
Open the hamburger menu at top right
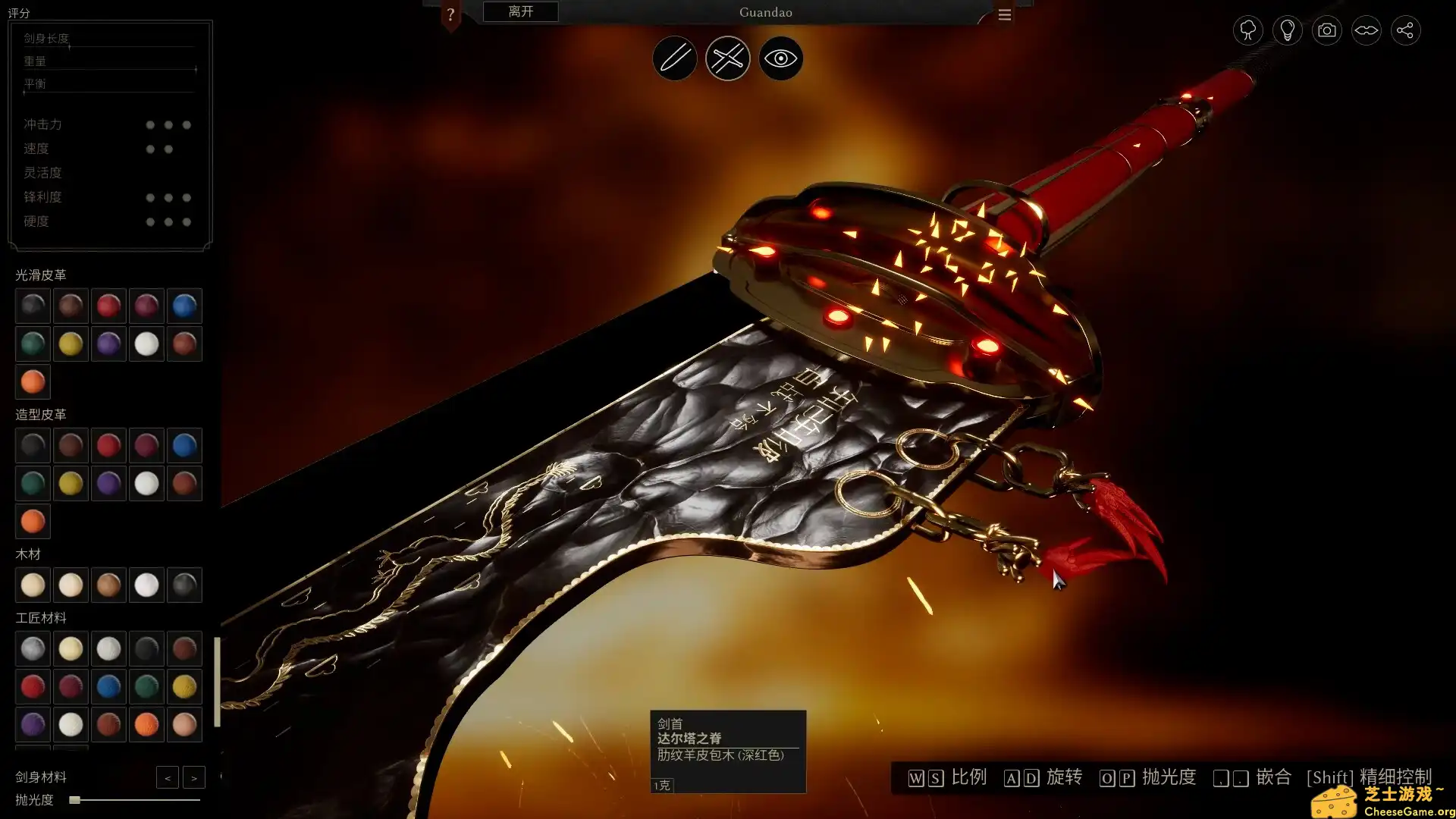tap(1004, 14)
